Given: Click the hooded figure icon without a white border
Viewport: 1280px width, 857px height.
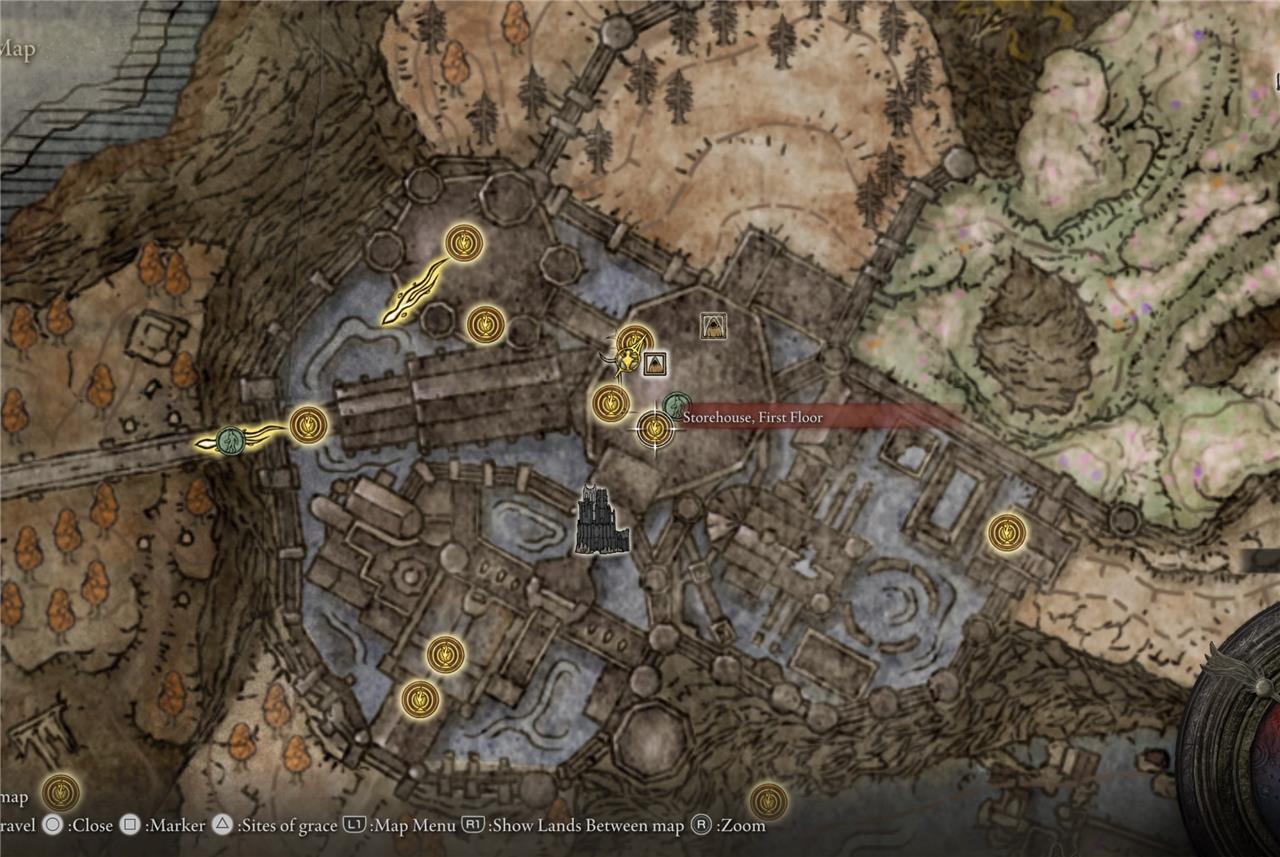Looking at the screenshot, I should 655,364.
